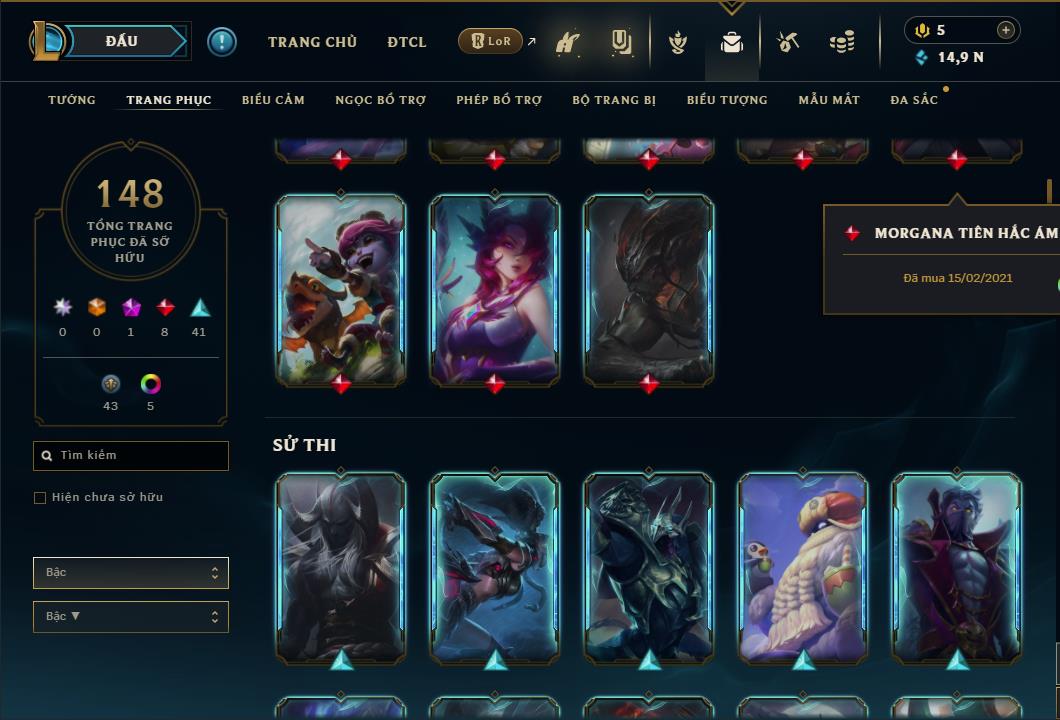Toggle the Hiện chưa sở hữu checkbox

click(x=40, y=498)
